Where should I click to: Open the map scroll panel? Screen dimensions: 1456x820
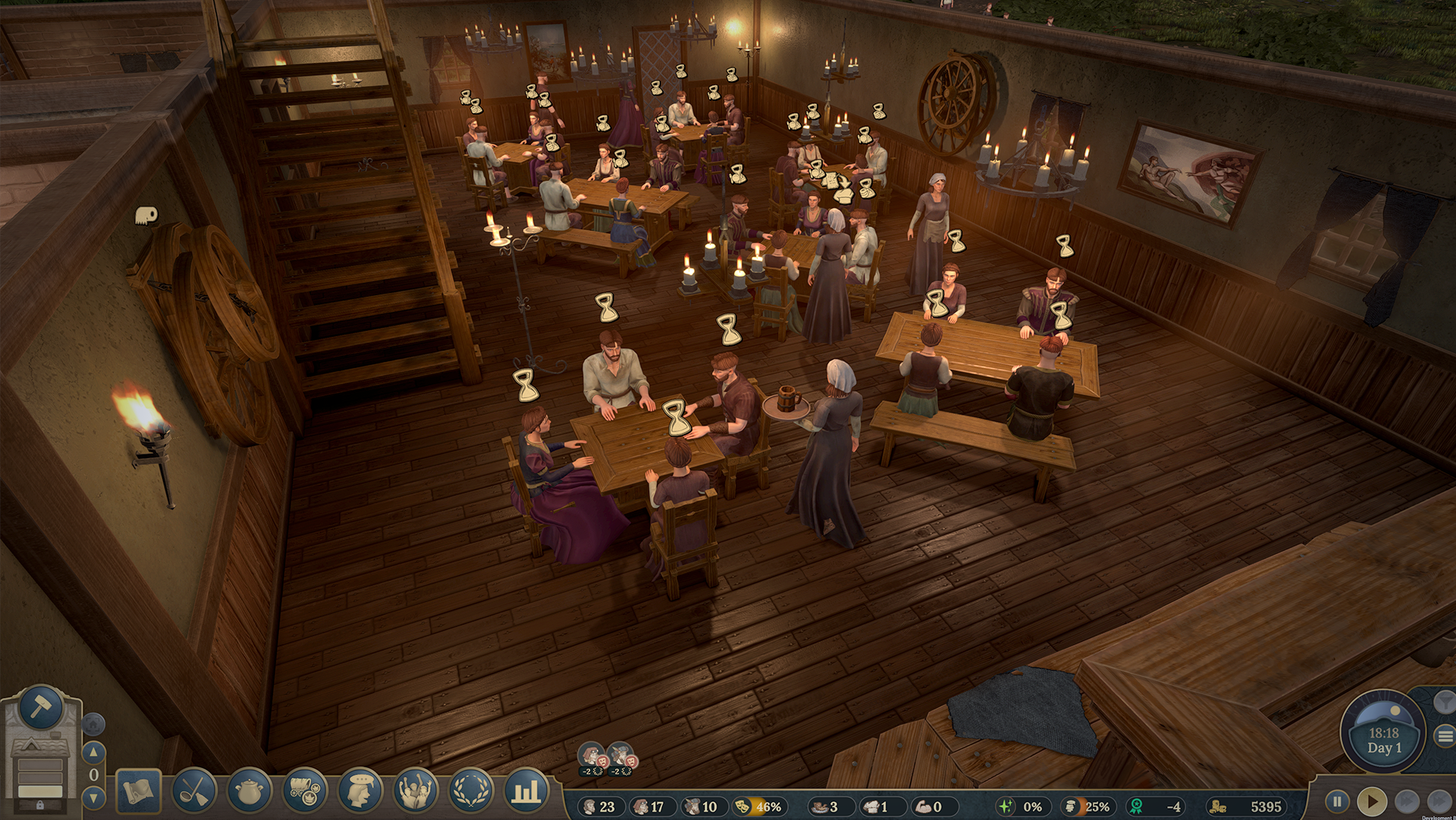(x=140, y=791)
